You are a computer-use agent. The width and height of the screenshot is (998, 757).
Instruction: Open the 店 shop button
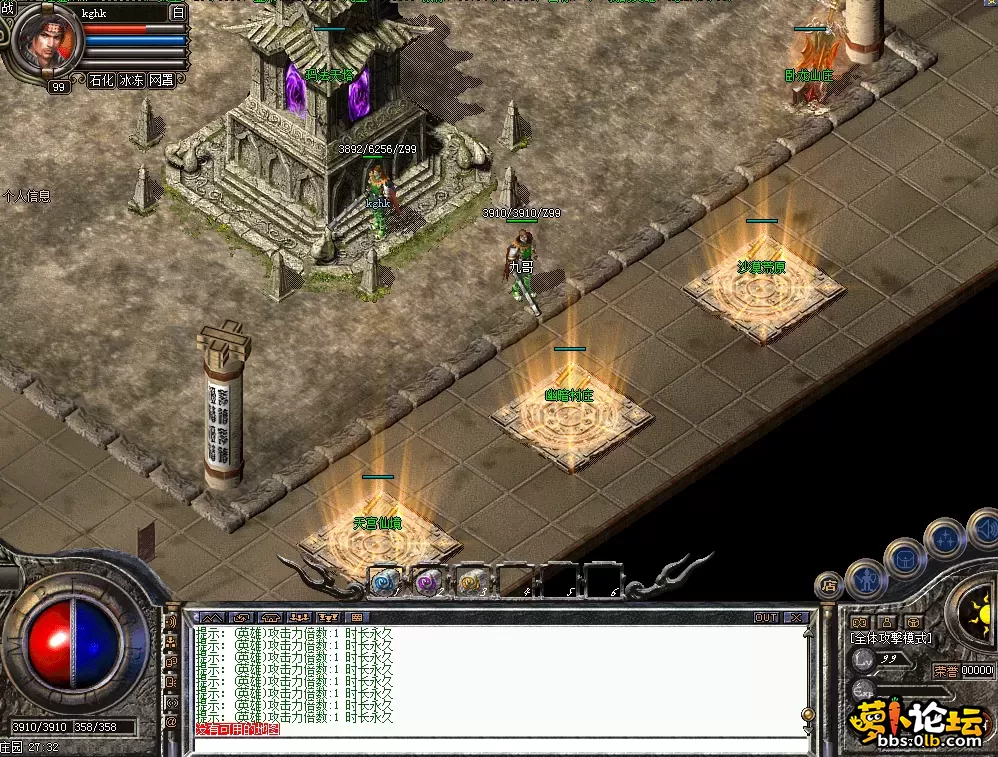tap(828, 585)
